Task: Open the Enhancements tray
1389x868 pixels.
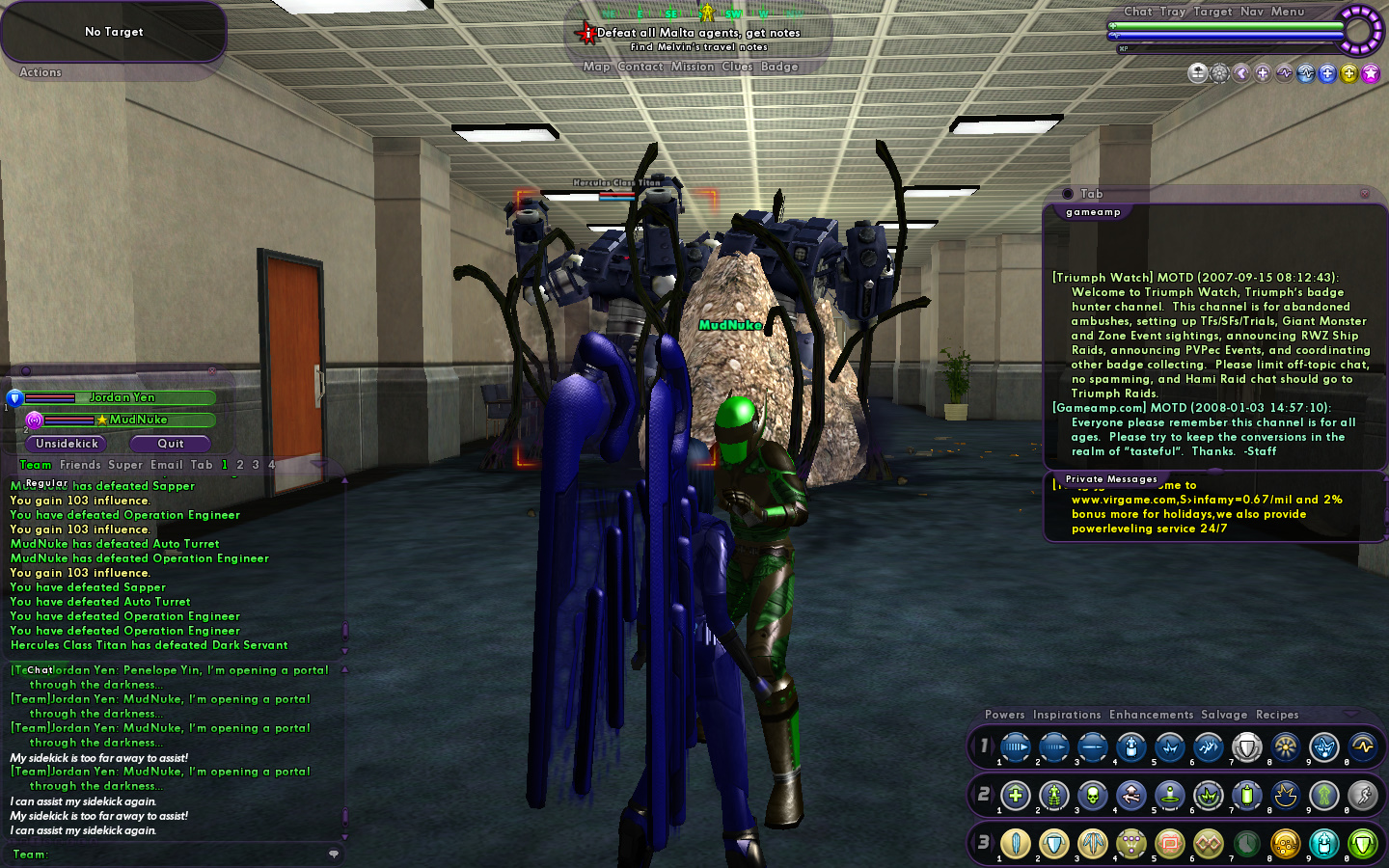Action: (x=1151, y=715)
